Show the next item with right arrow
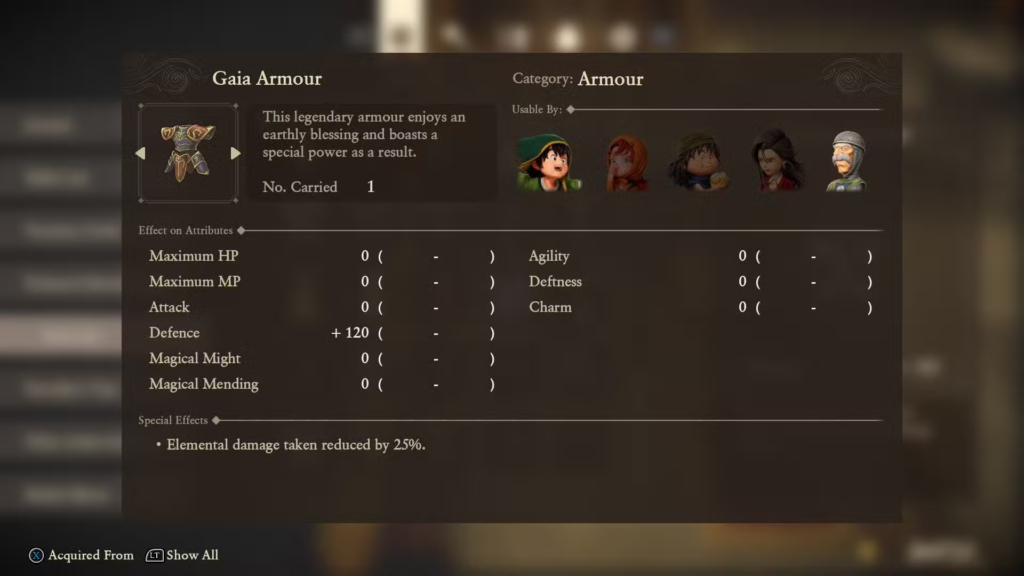 (x=235, y=153)
